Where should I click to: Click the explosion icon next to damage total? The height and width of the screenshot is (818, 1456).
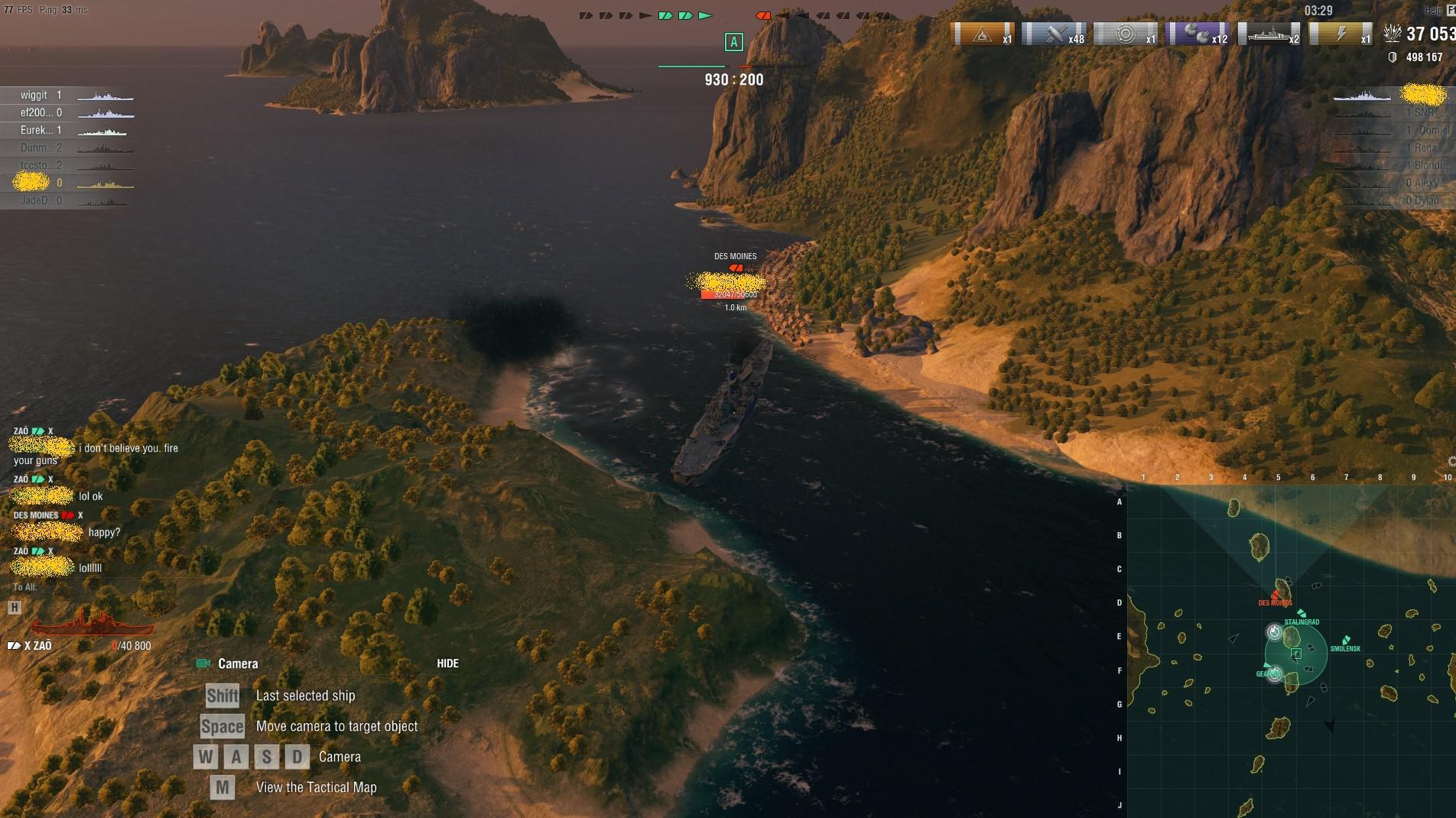(x=1394, y=32)
